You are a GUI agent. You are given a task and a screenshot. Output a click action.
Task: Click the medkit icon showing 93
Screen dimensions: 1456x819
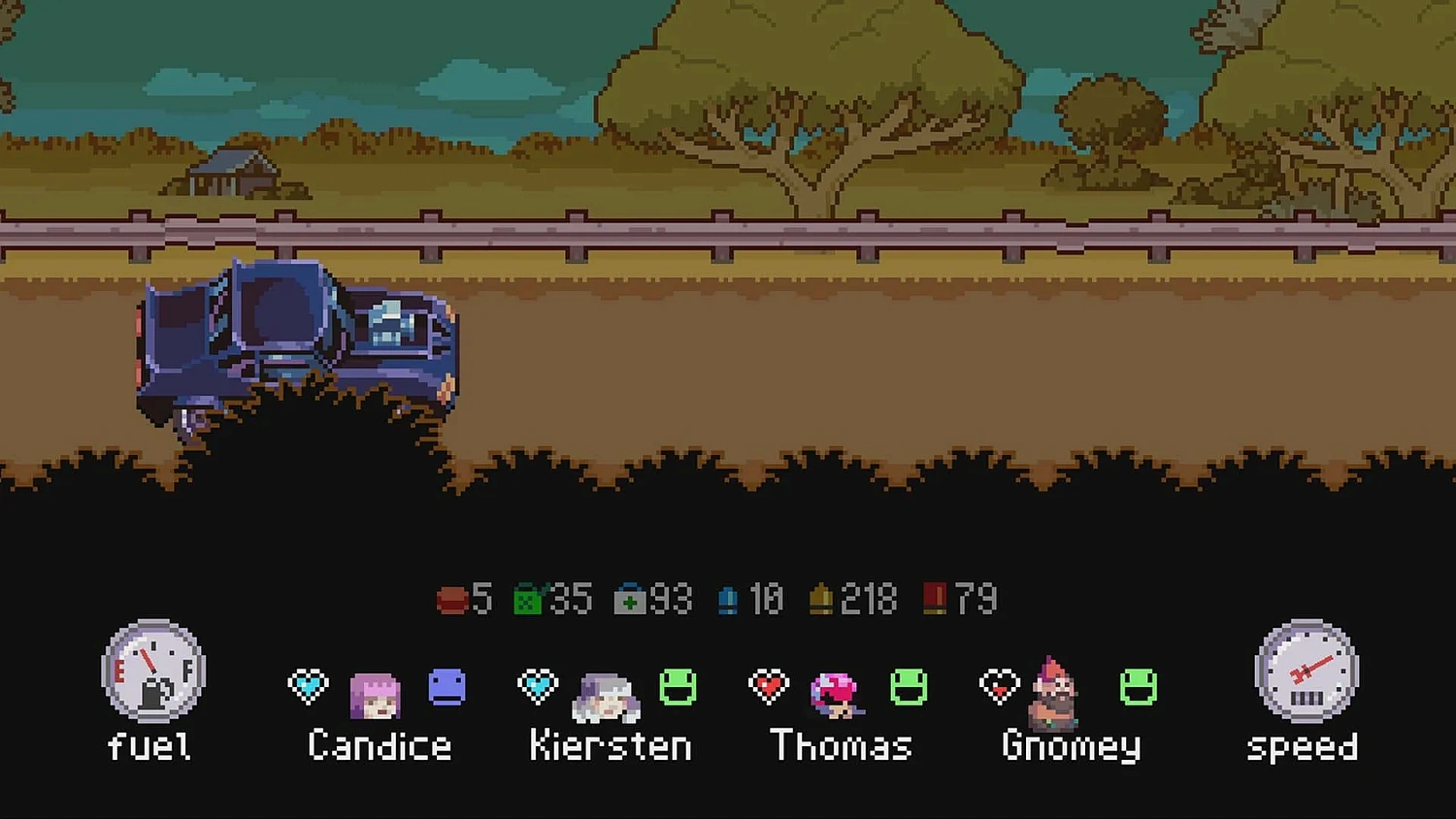click(631, 599)
